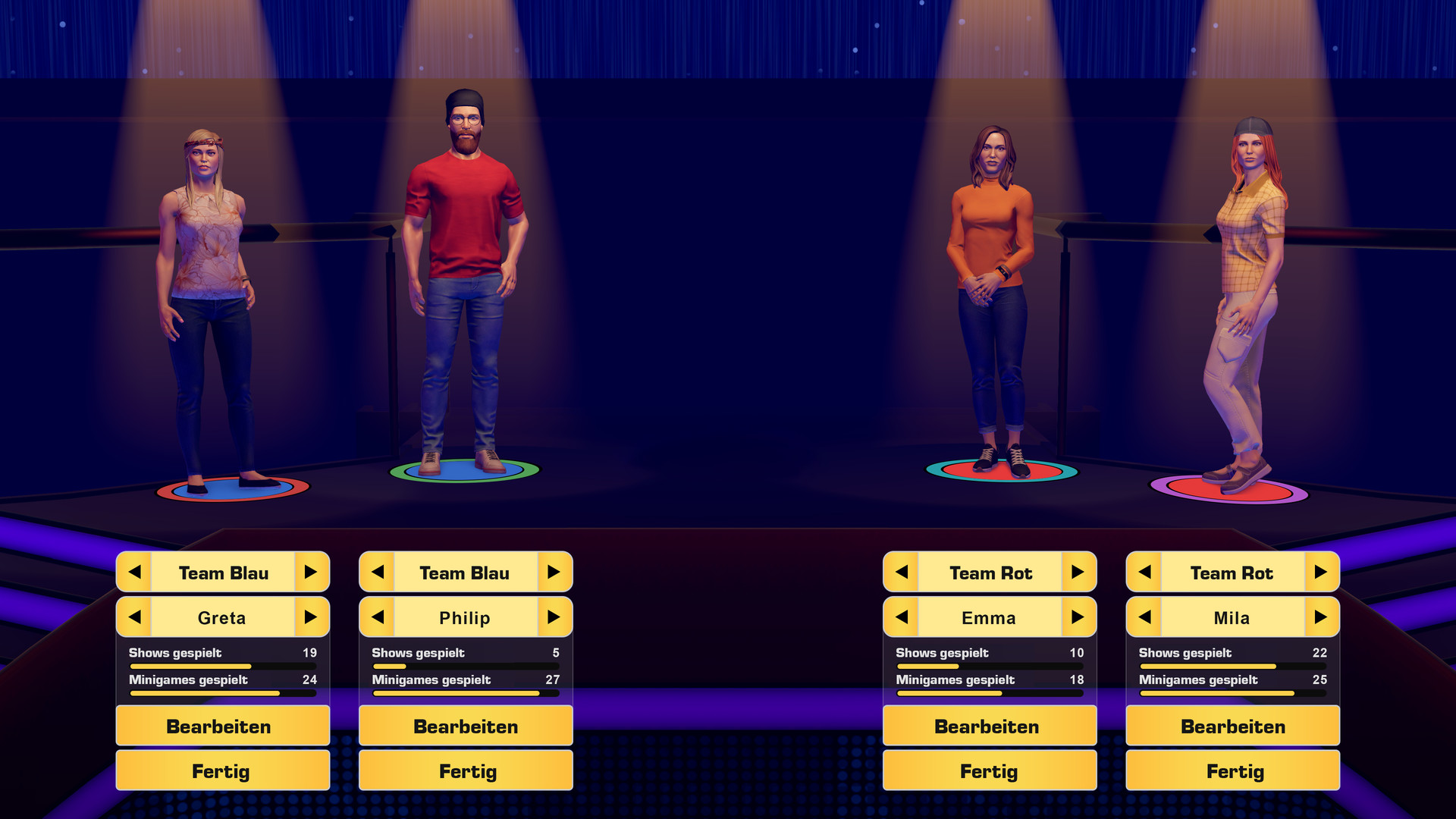Click the right arrow on Mila's Team Rot selector
This screenshot has width=1456, height=819.
pyautogui.click(x=1323, y=573)
